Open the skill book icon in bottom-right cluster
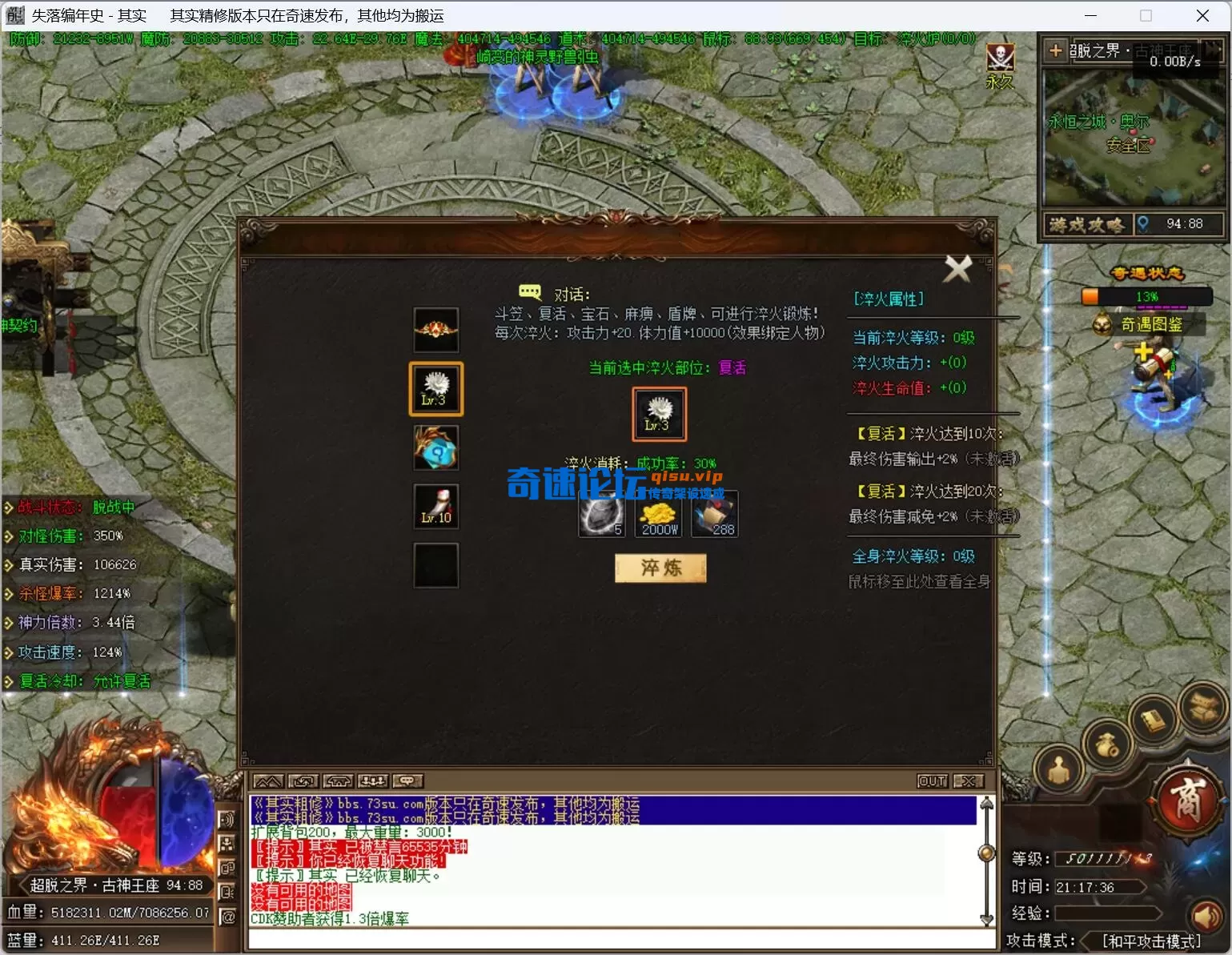 1152,719
